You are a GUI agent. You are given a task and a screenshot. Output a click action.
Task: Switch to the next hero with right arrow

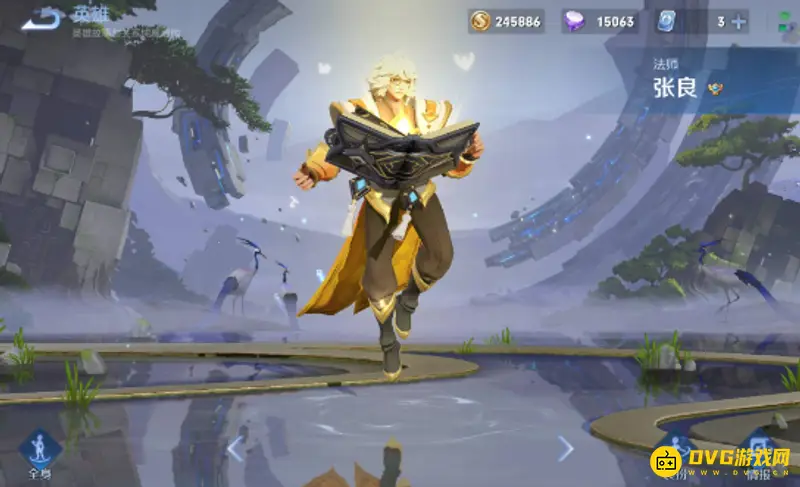(x=565, y=448)
